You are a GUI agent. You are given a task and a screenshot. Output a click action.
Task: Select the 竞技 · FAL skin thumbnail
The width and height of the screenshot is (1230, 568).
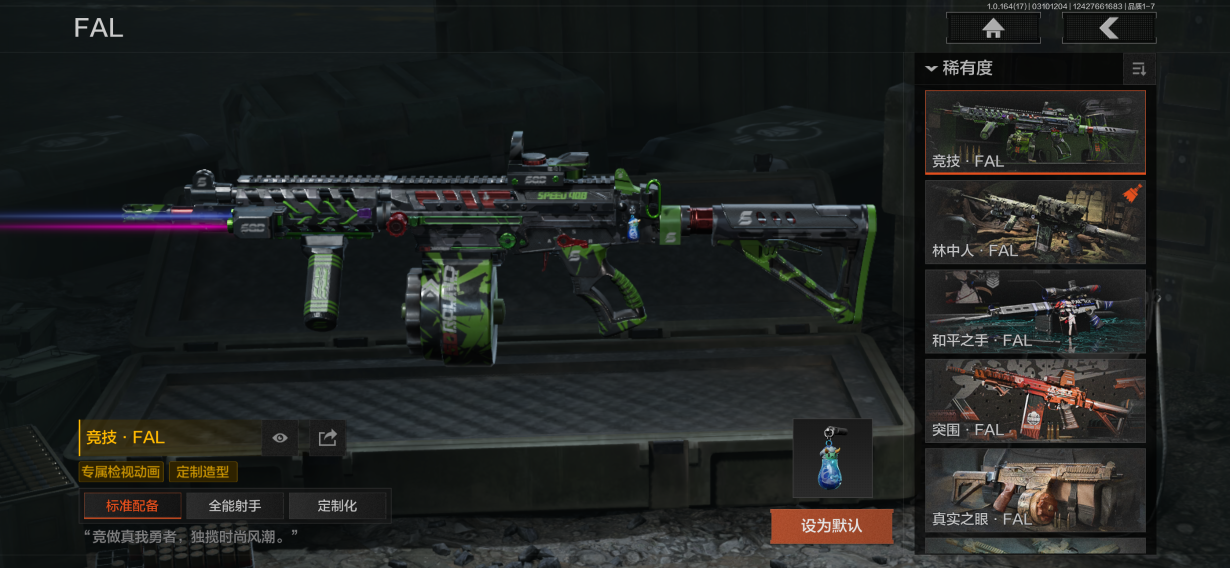click(x=1035, y=132)
